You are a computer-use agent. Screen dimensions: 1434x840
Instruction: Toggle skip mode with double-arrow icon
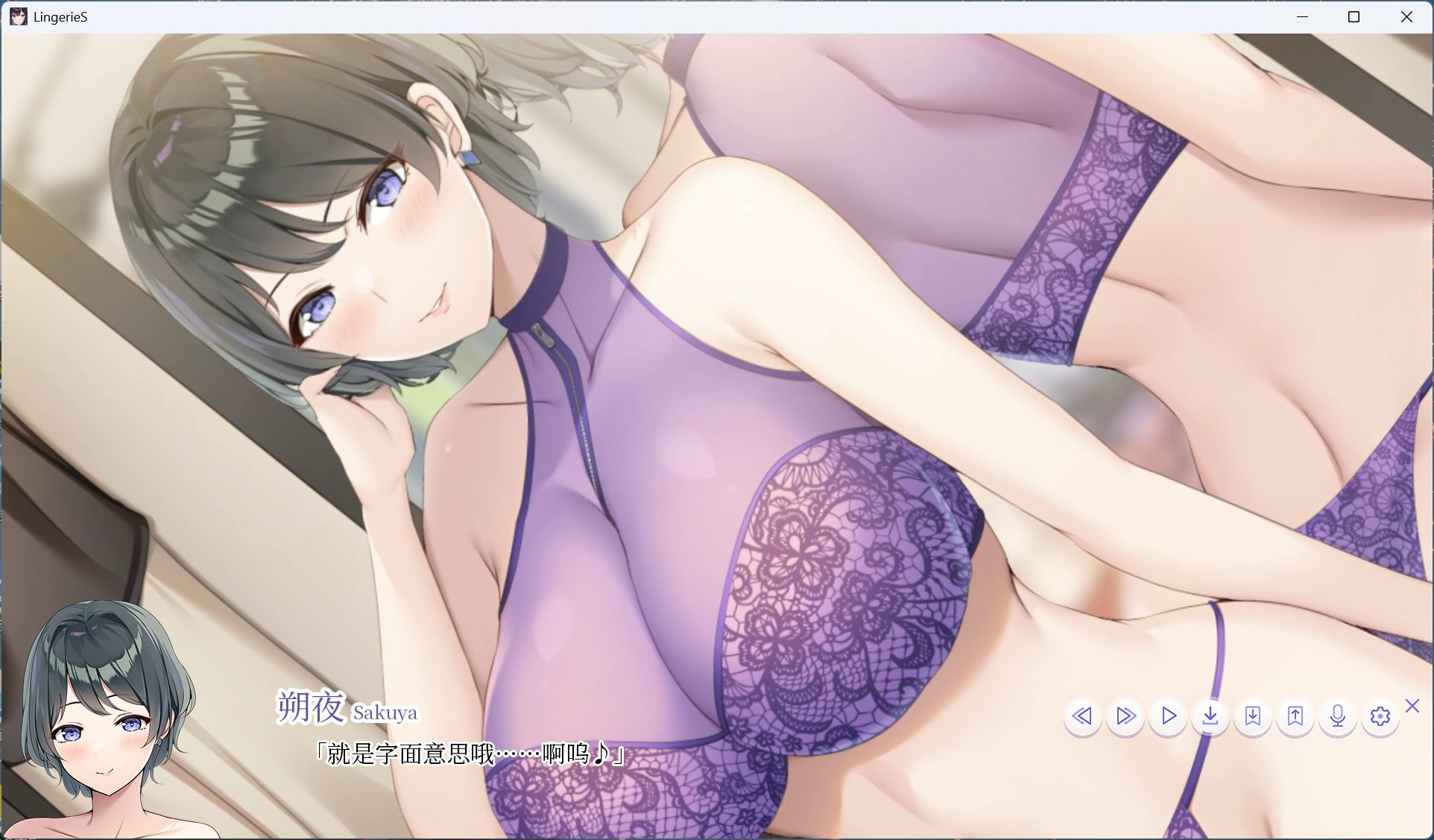tap(1125, 716)
